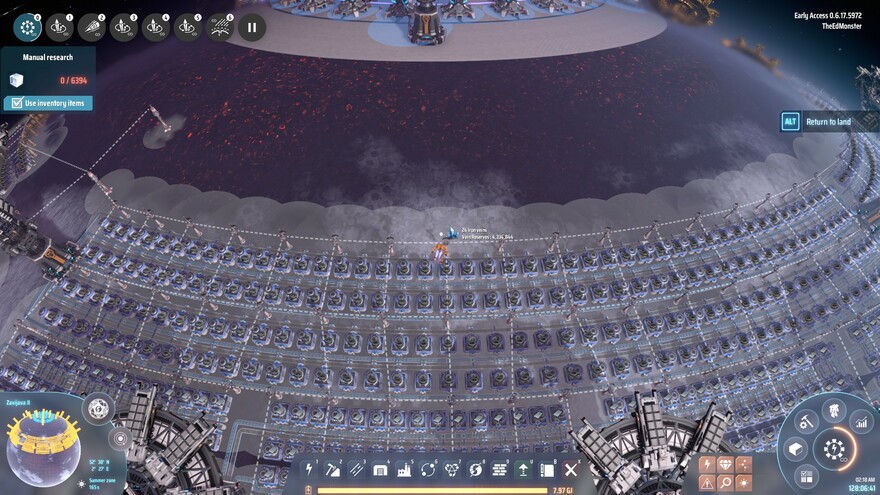Activate the upgrade arrow tool

524,469
